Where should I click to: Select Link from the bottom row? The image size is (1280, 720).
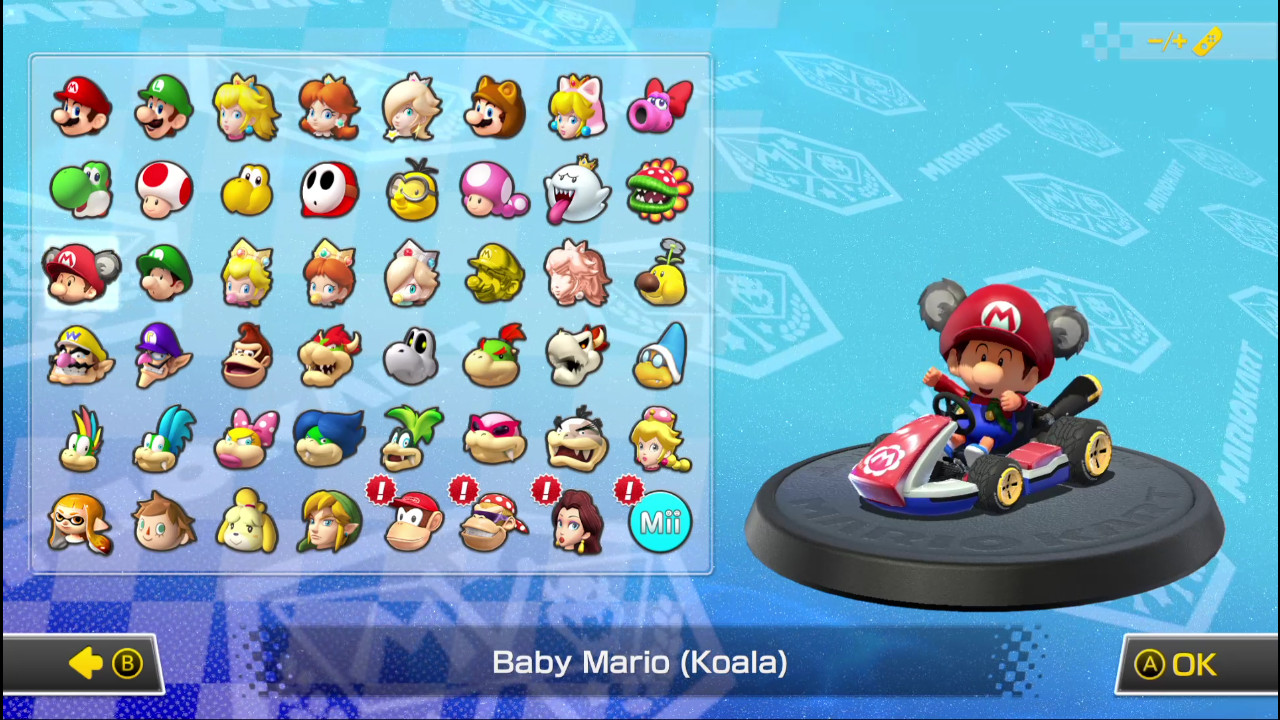329,521
